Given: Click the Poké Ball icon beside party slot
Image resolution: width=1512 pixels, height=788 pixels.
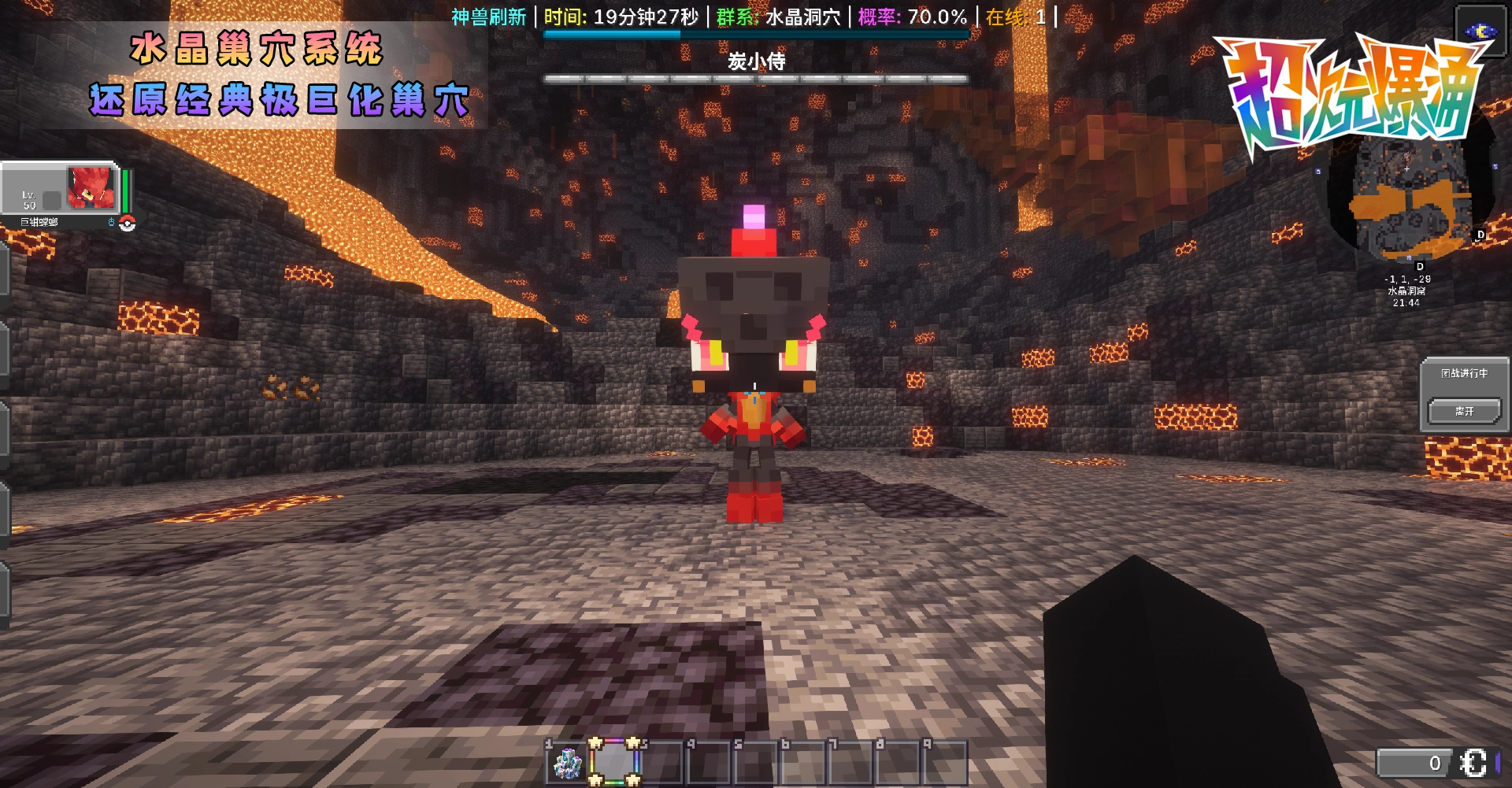Looking at the screenshot, I should coord(128,224).
